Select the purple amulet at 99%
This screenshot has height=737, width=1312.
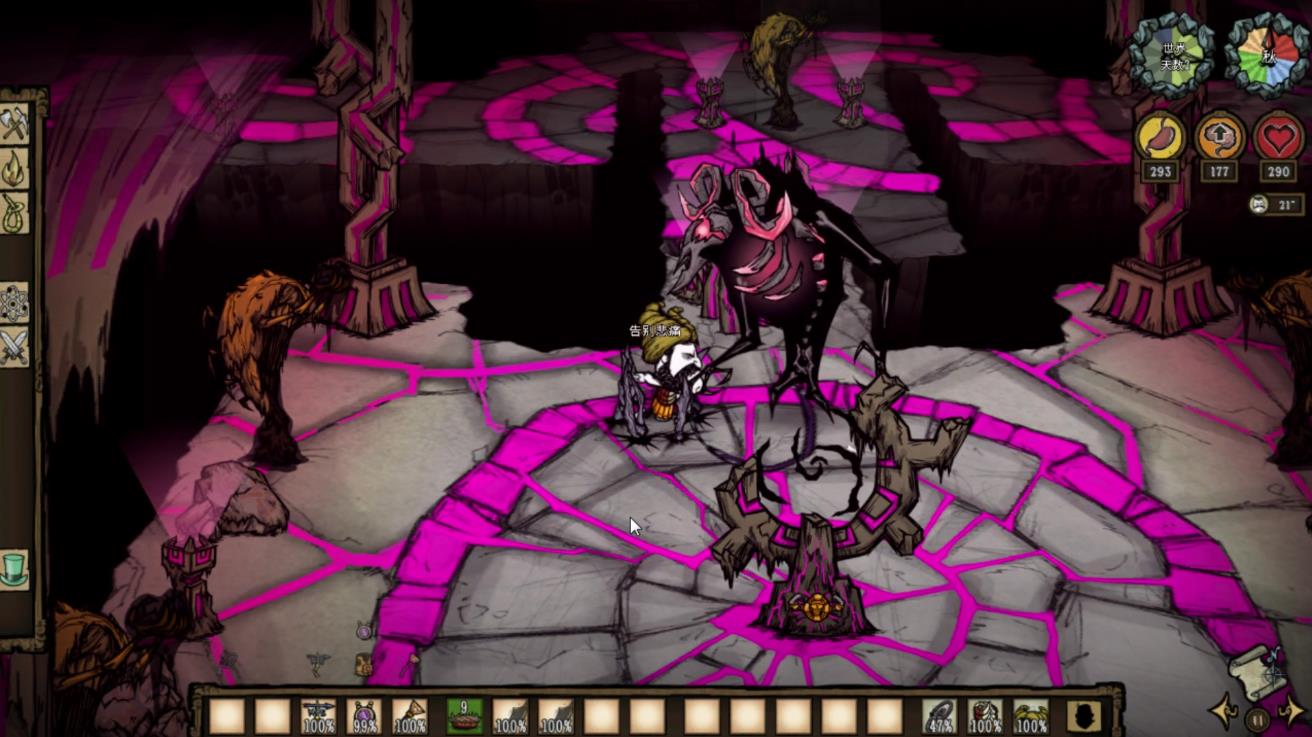pos(364,716)
